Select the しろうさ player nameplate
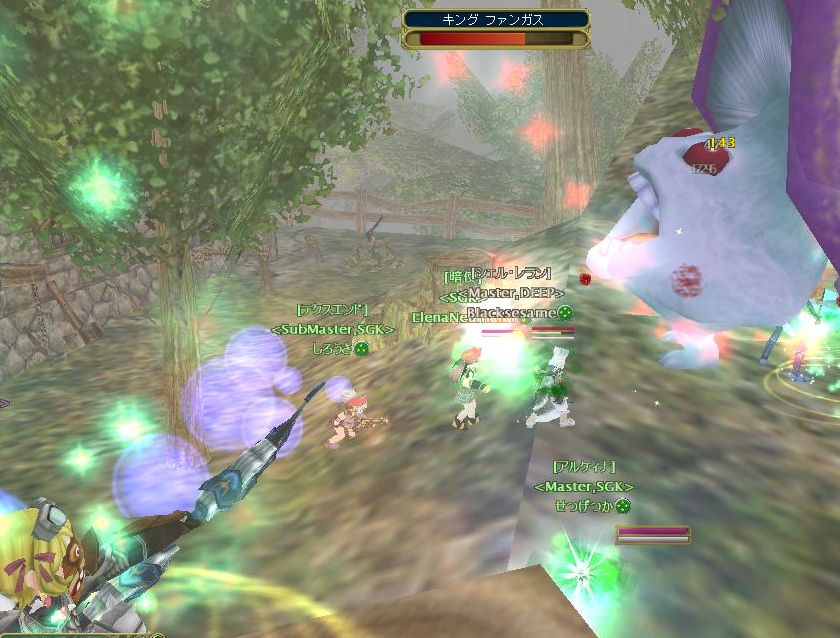840x638 pixels. click(334, 348)
